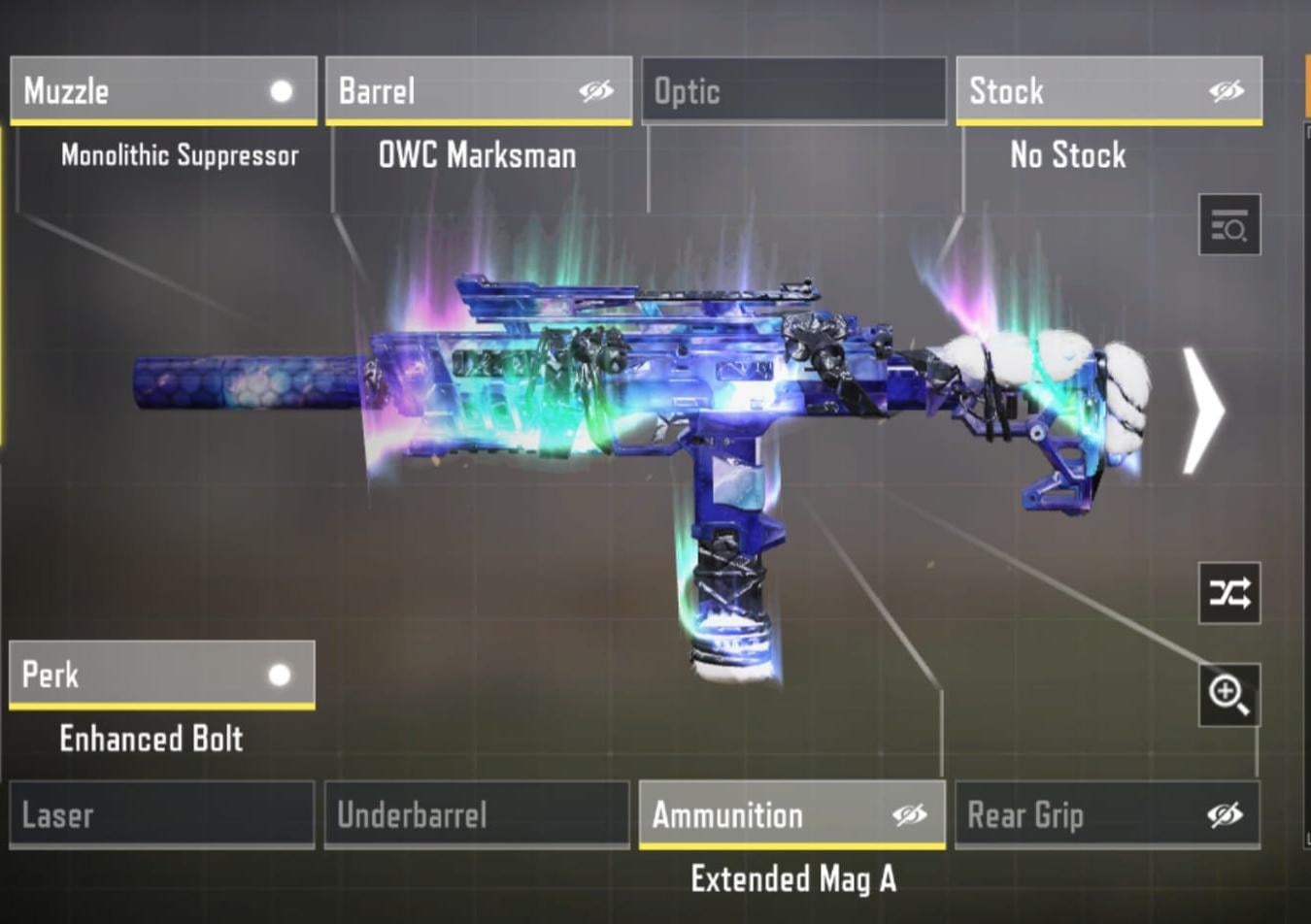Viewport: 1311px width, 924px height.
Task: Select the Perk slot with Enhanced Bolt
Action: tap(146, 675)
